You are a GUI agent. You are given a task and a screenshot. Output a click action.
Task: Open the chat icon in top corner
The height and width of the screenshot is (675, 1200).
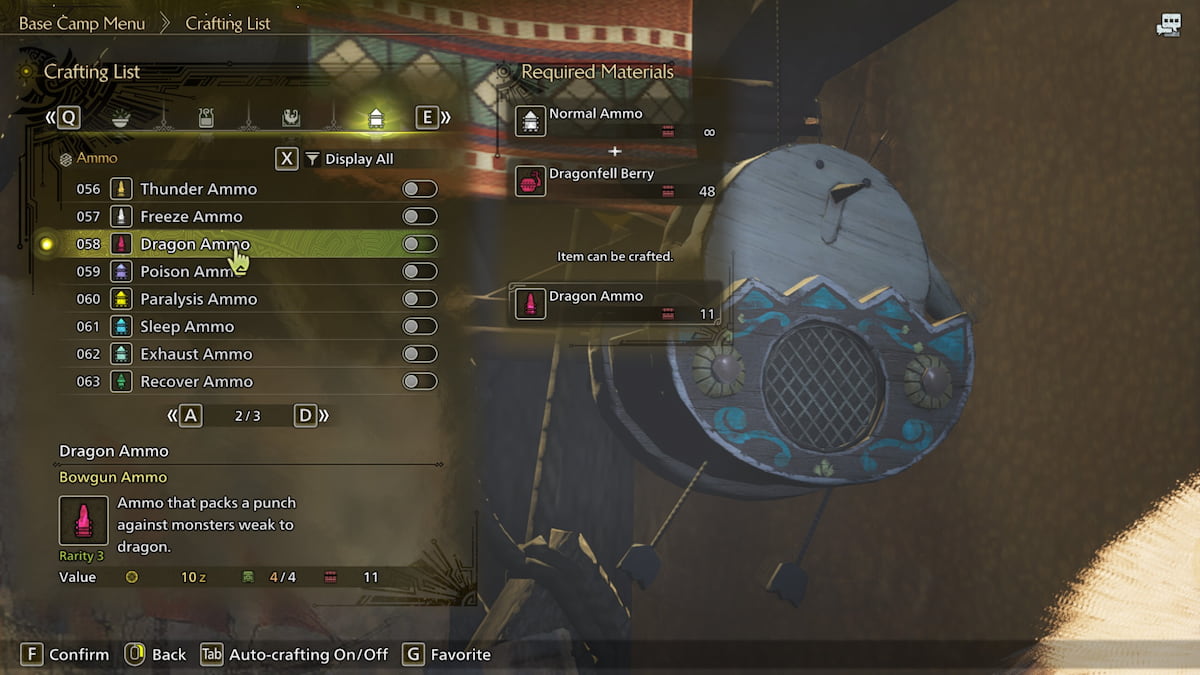coord(1168,26)
